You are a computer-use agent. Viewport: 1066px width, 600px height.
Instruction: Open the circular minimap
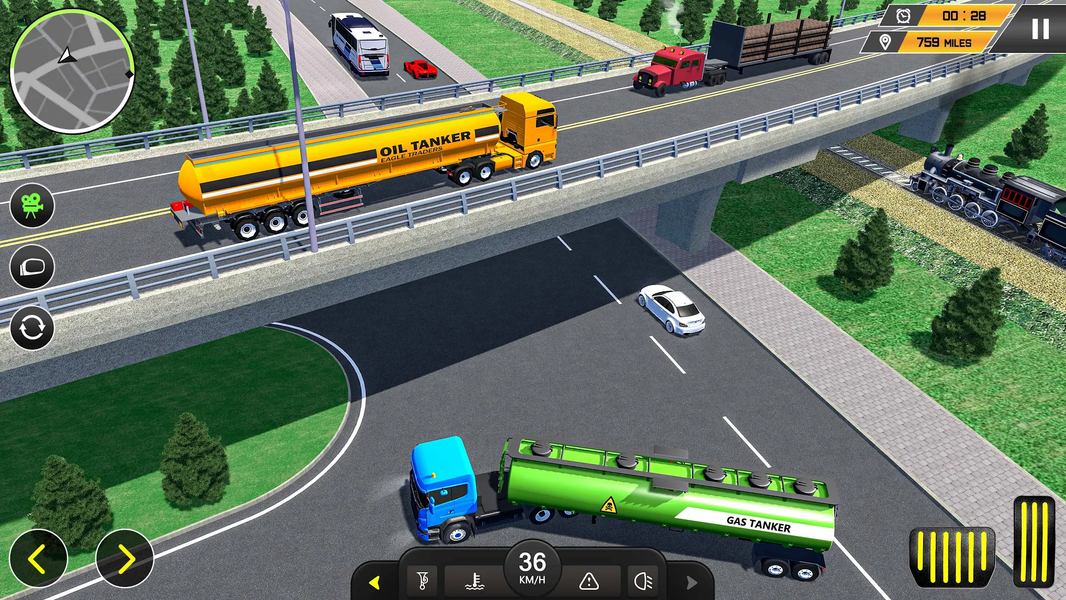coord(72,71)
